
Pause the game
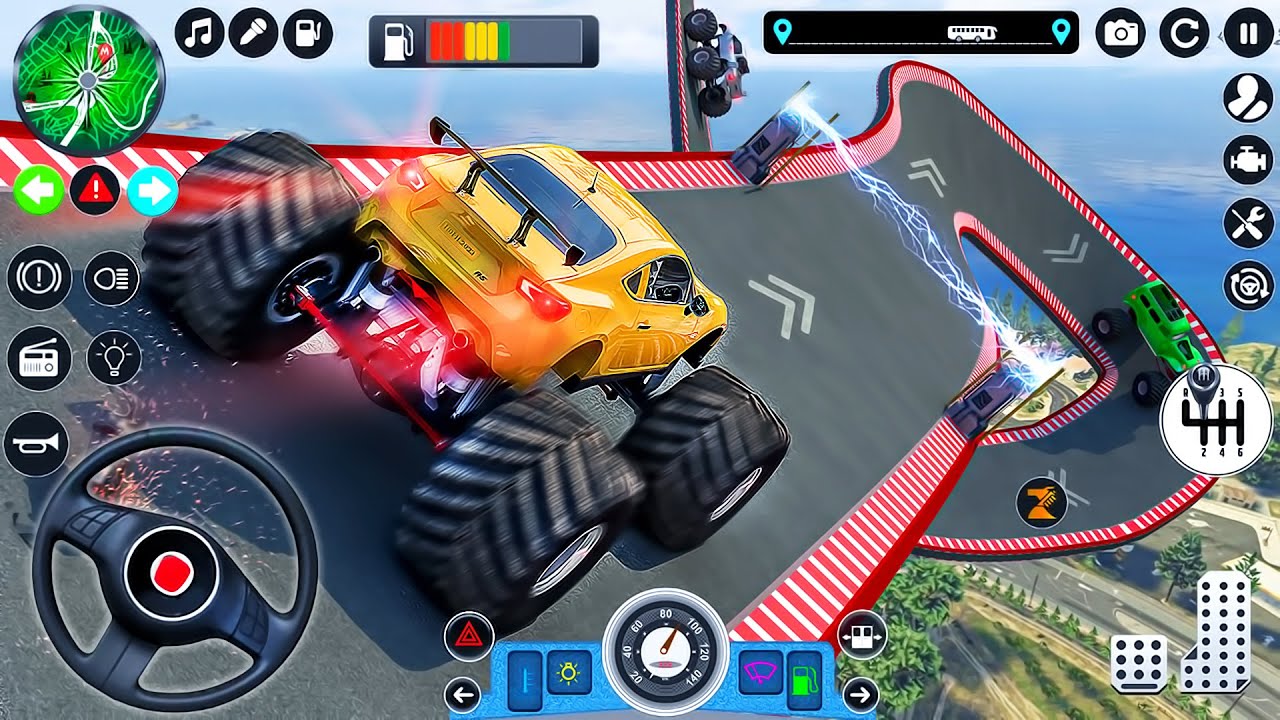pyautogui.click(x=1248, y=34)
